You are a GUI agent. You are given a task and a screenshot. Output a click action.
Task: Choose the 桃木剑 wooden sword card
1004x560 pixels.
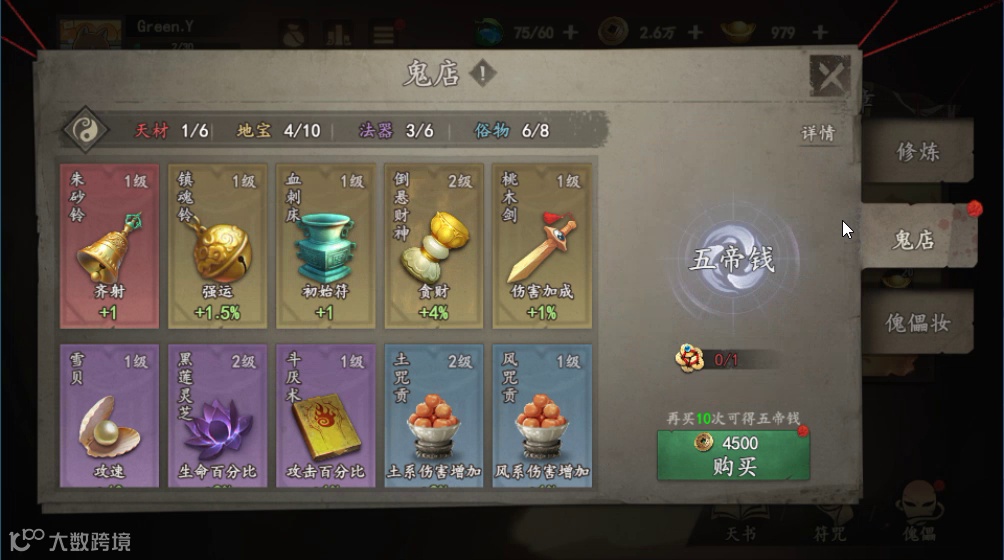pyautogui.click(x=541, y=246)
